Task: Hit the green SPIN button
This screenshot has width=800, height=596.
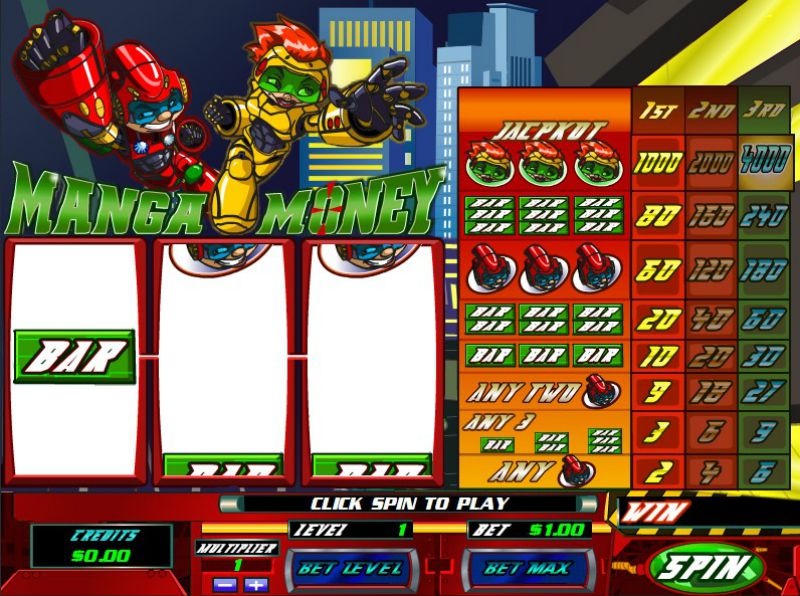Action: point(705,568)
